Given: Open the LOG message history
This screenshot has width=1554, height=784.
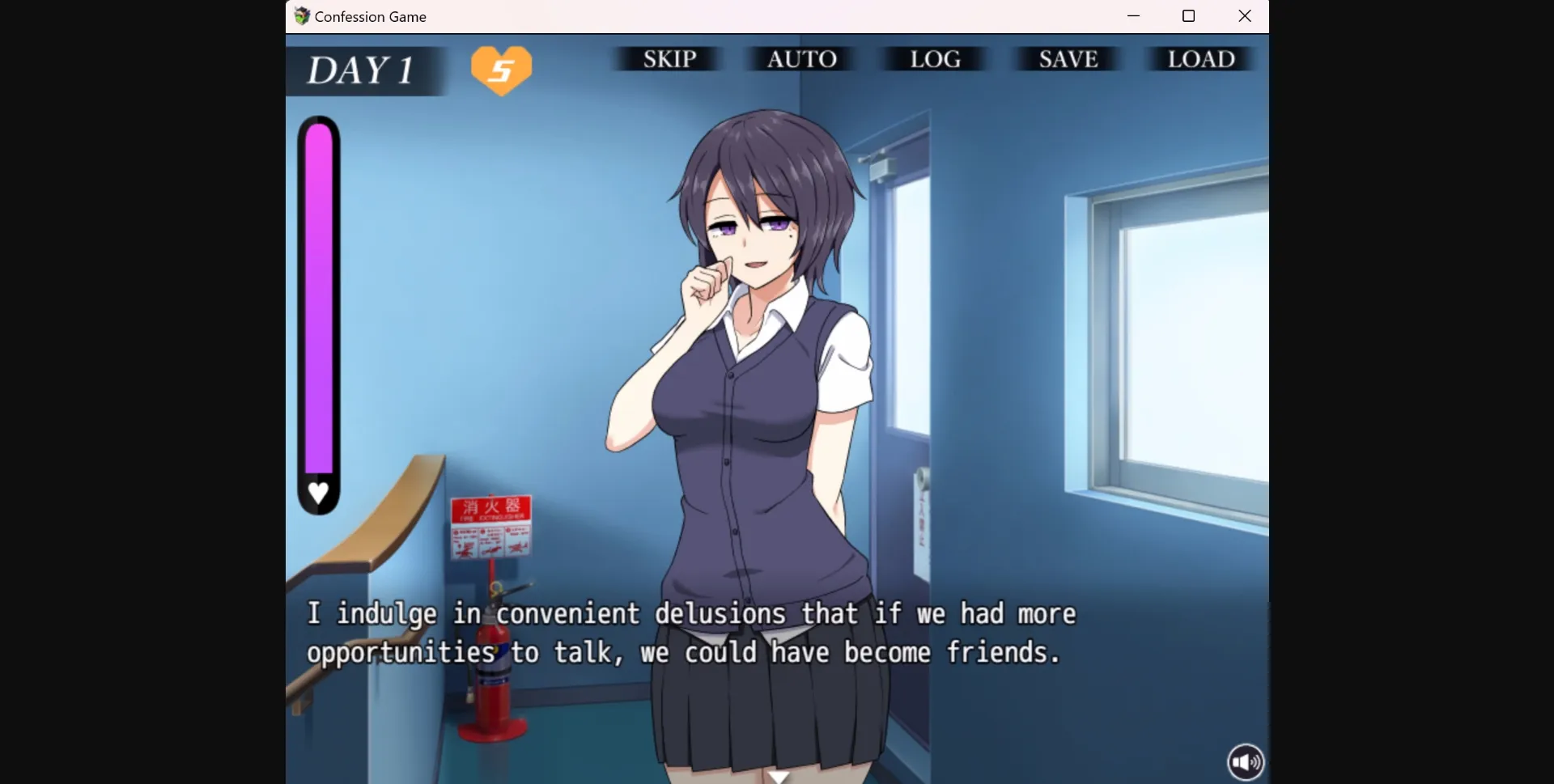Looking at the screenshot, I should tap(935, 58).
